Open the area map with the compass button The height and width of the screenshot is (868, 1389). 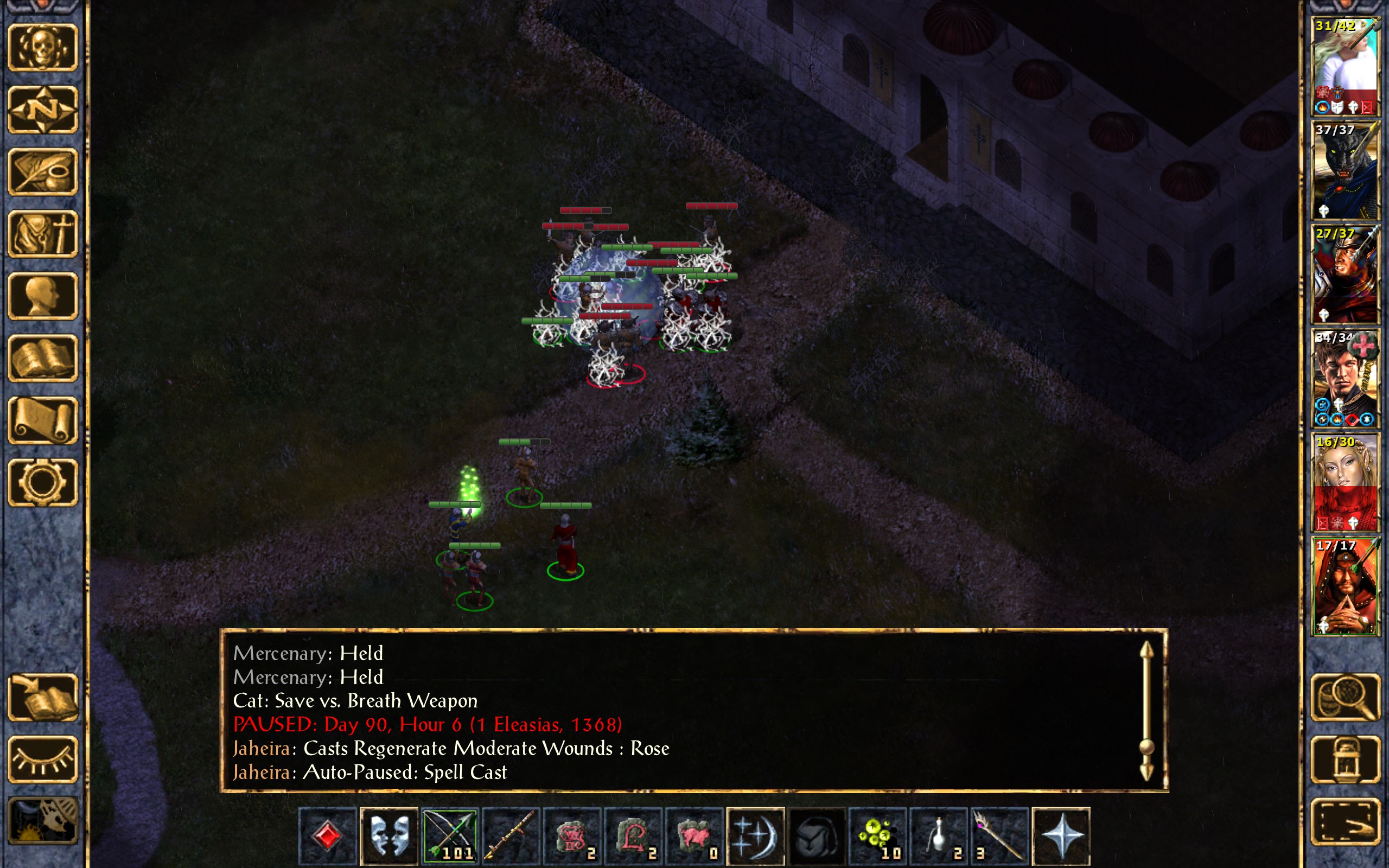[x=42, y=109]
